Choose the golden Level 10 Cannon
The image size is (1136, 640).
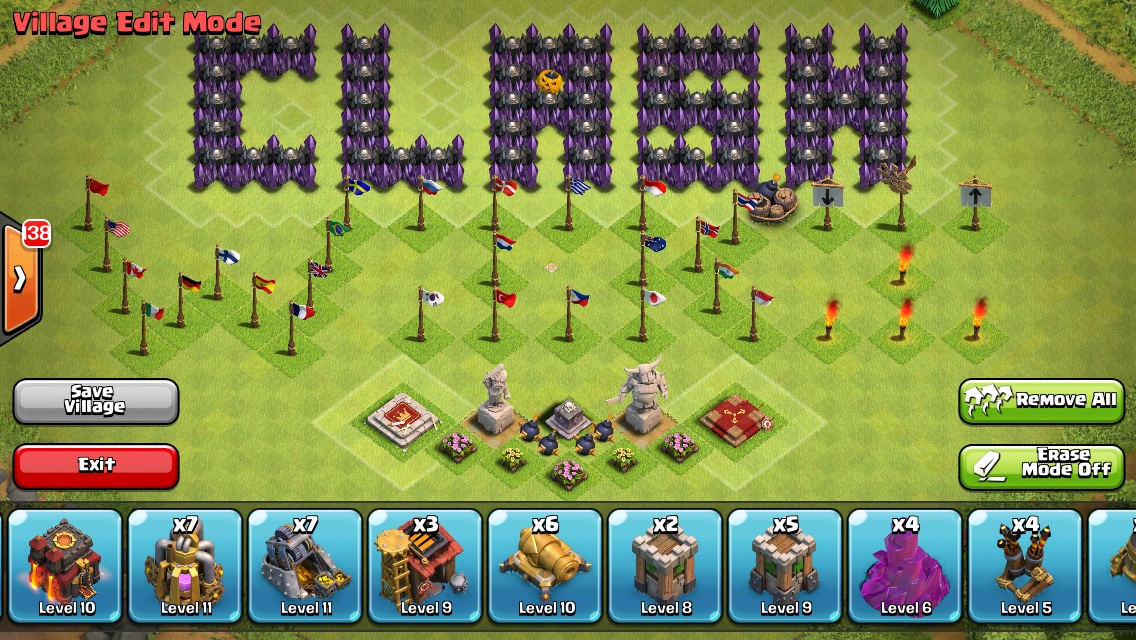tap(546, 565)
